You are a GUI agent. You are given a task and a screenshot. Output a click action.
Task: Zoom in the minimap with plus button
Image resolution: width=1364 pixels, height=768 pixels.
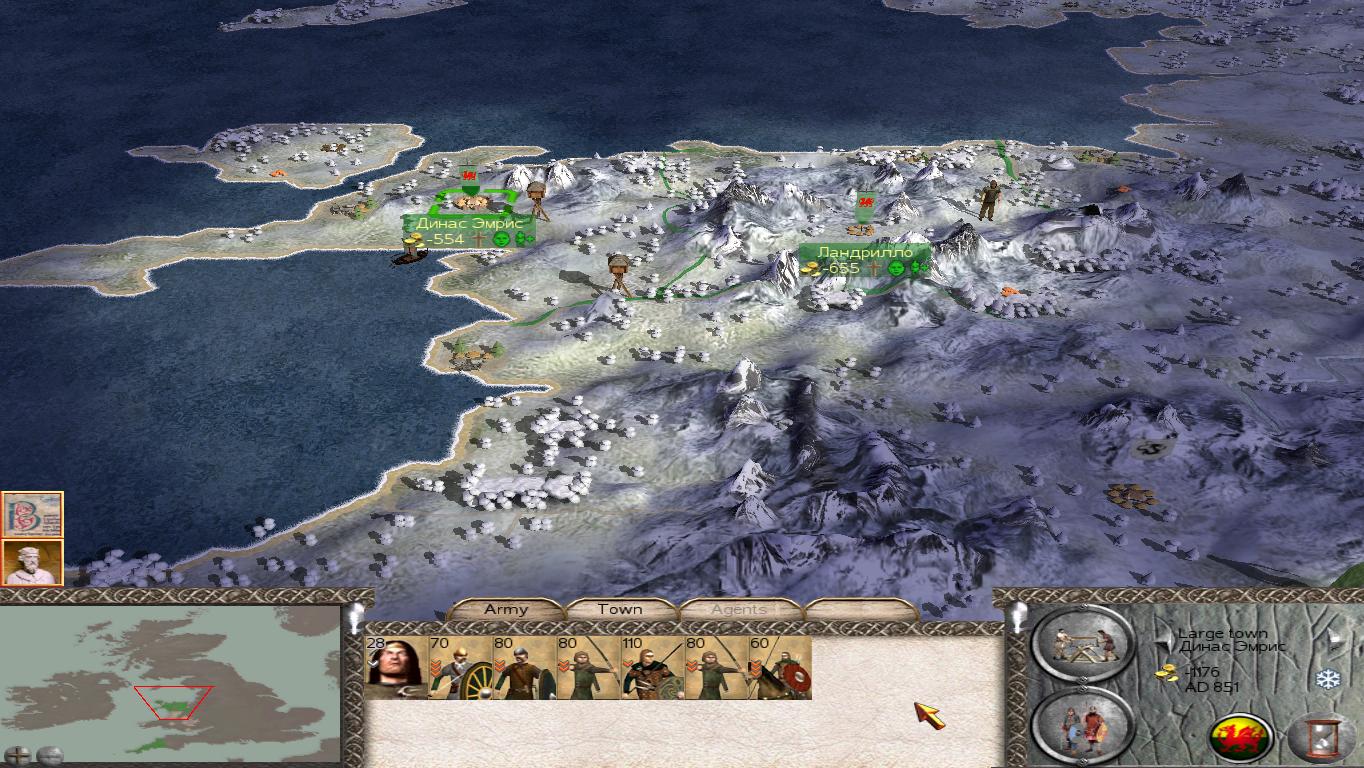[17, 755]
